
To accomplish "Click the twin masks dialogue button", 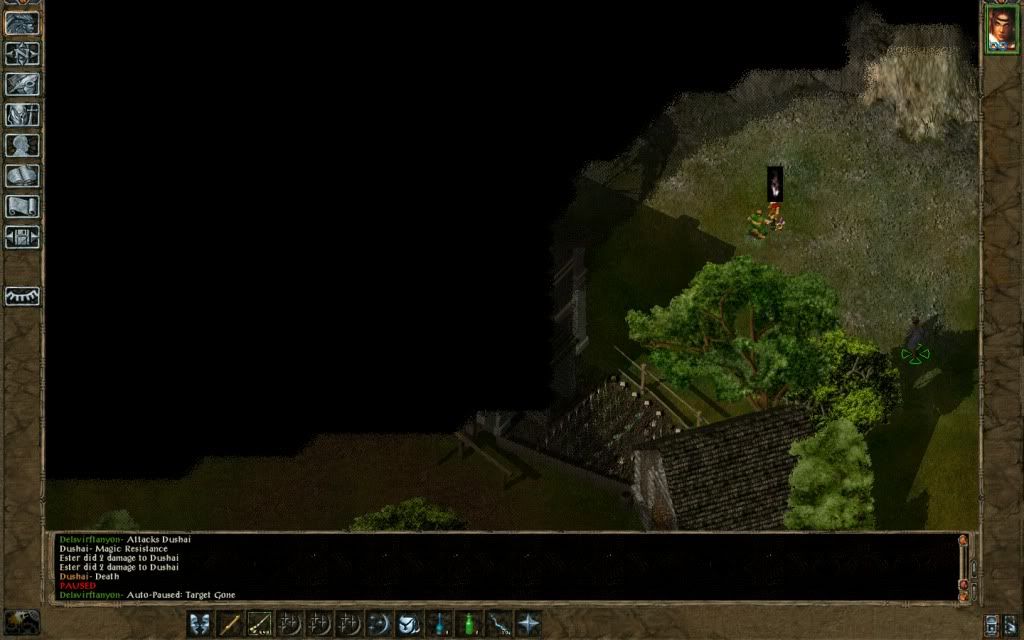I will click(200, 624).
